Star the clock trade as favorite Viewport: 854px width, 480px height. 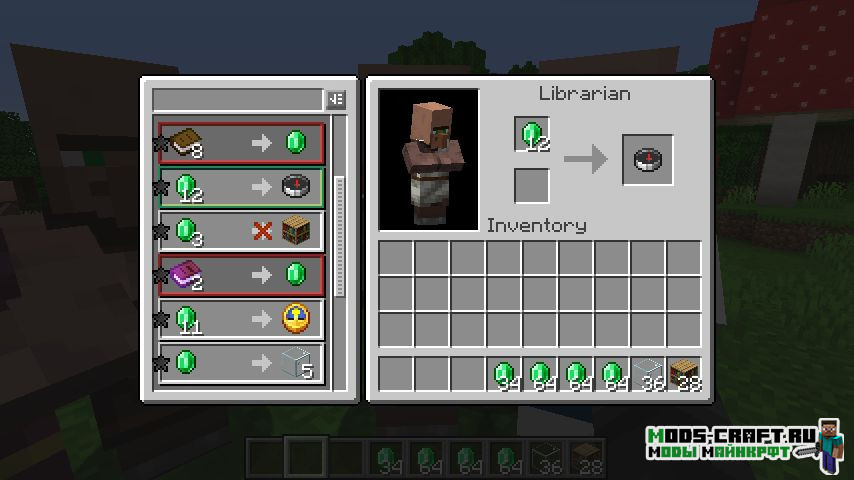158,319
